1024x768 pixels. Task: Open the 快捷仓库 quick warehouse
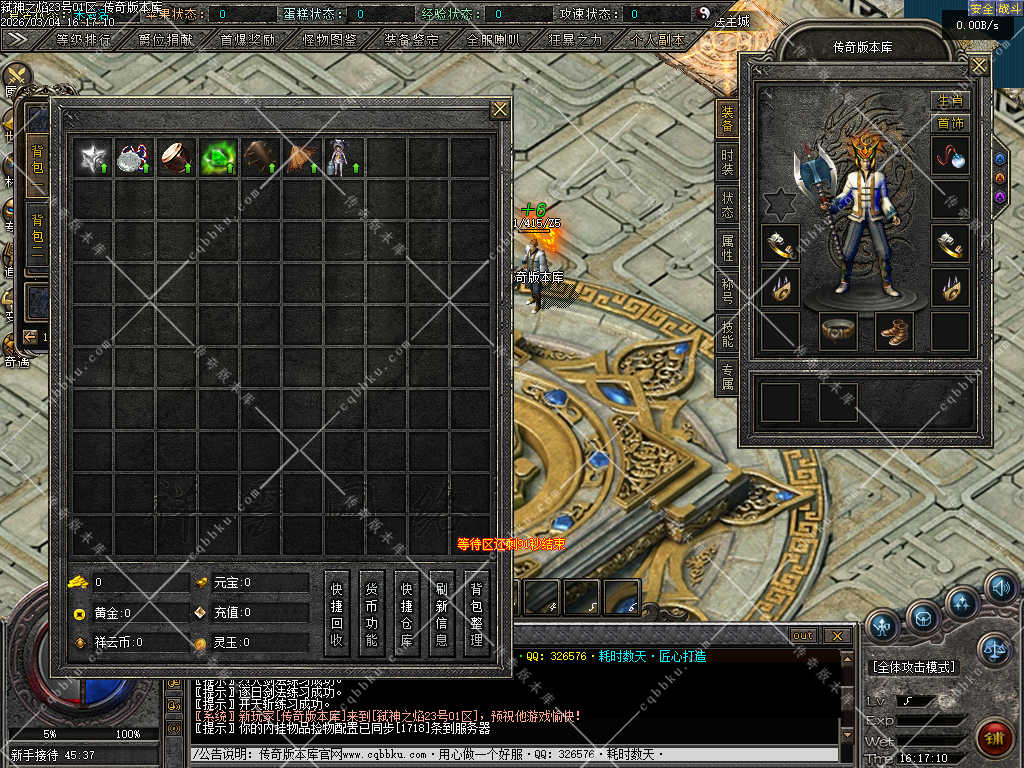point(406,613)
